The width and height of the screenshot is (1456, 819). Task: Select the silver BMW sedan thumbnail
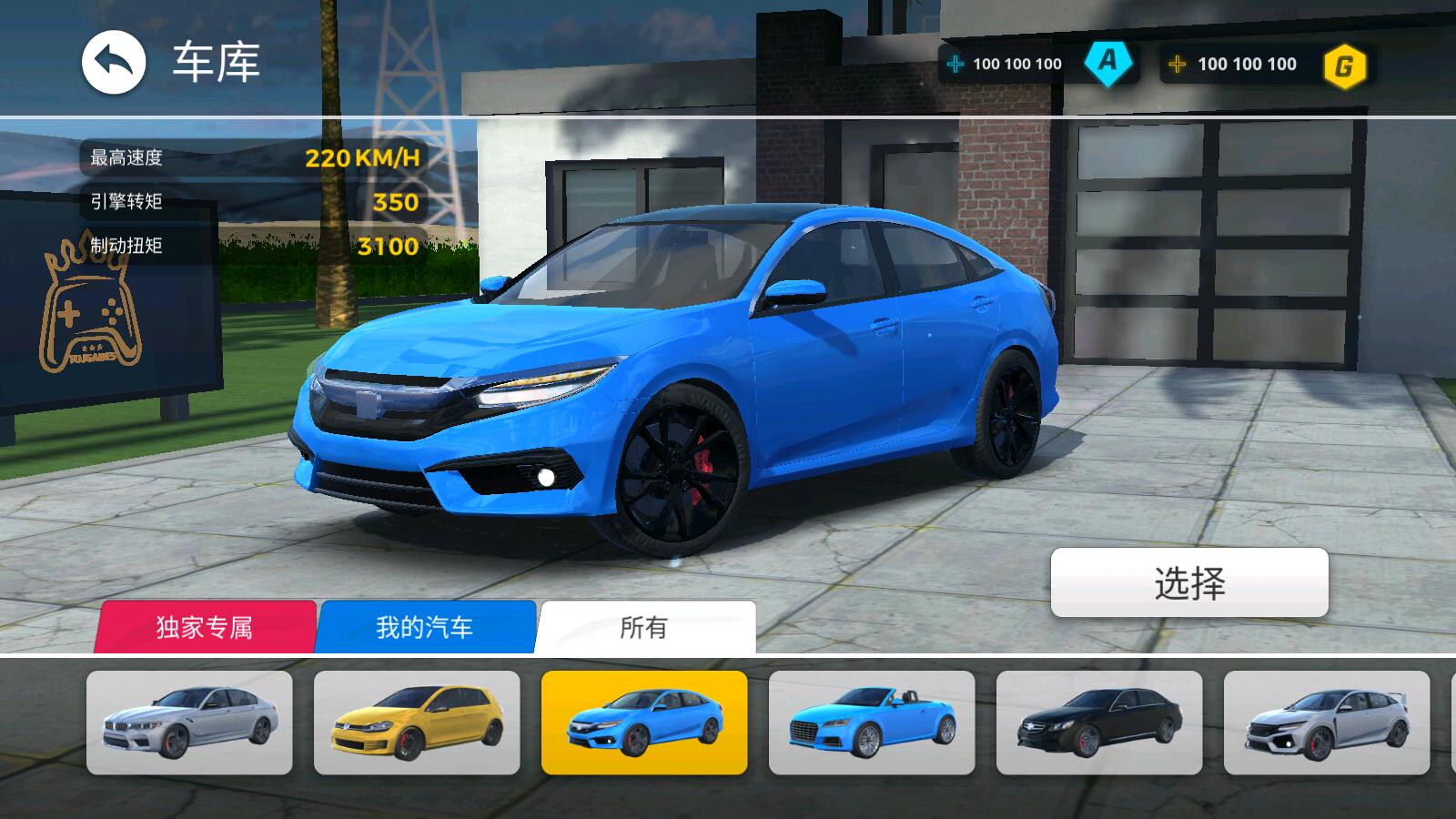189,723
